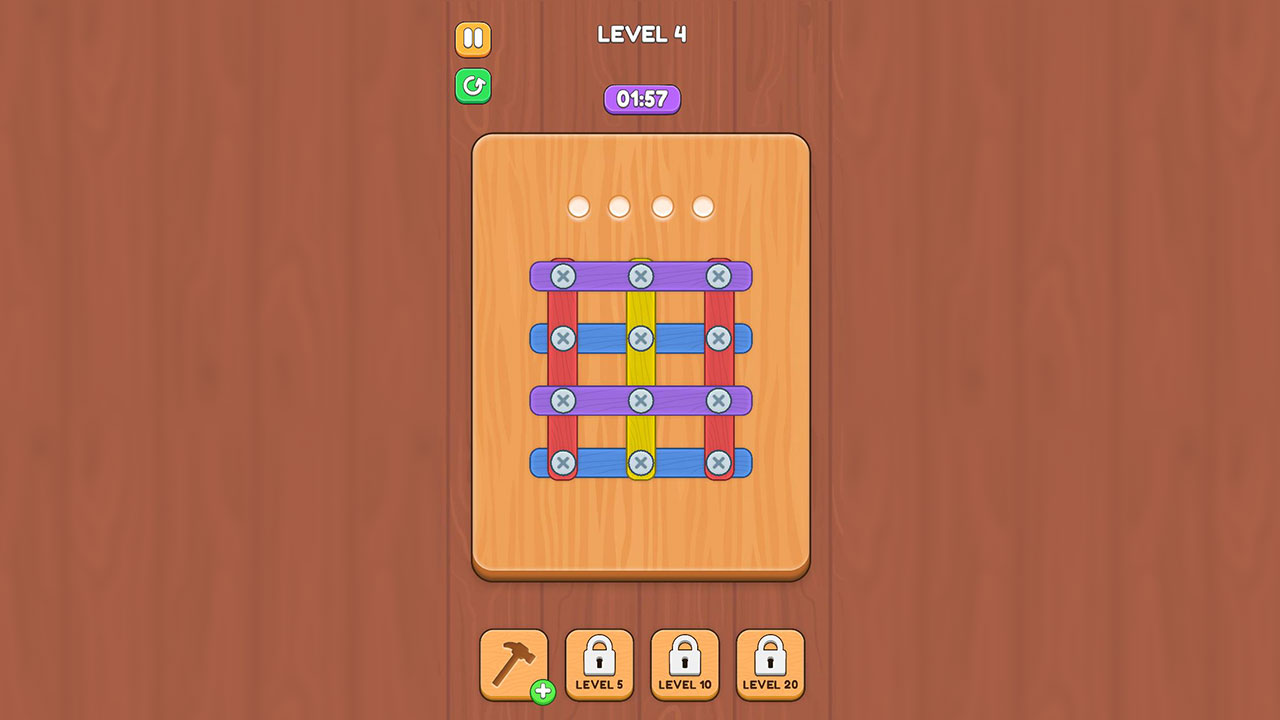Unscrew the center screw on the yellow plank
Screen dimensions: 1280x720
[642, 338]
